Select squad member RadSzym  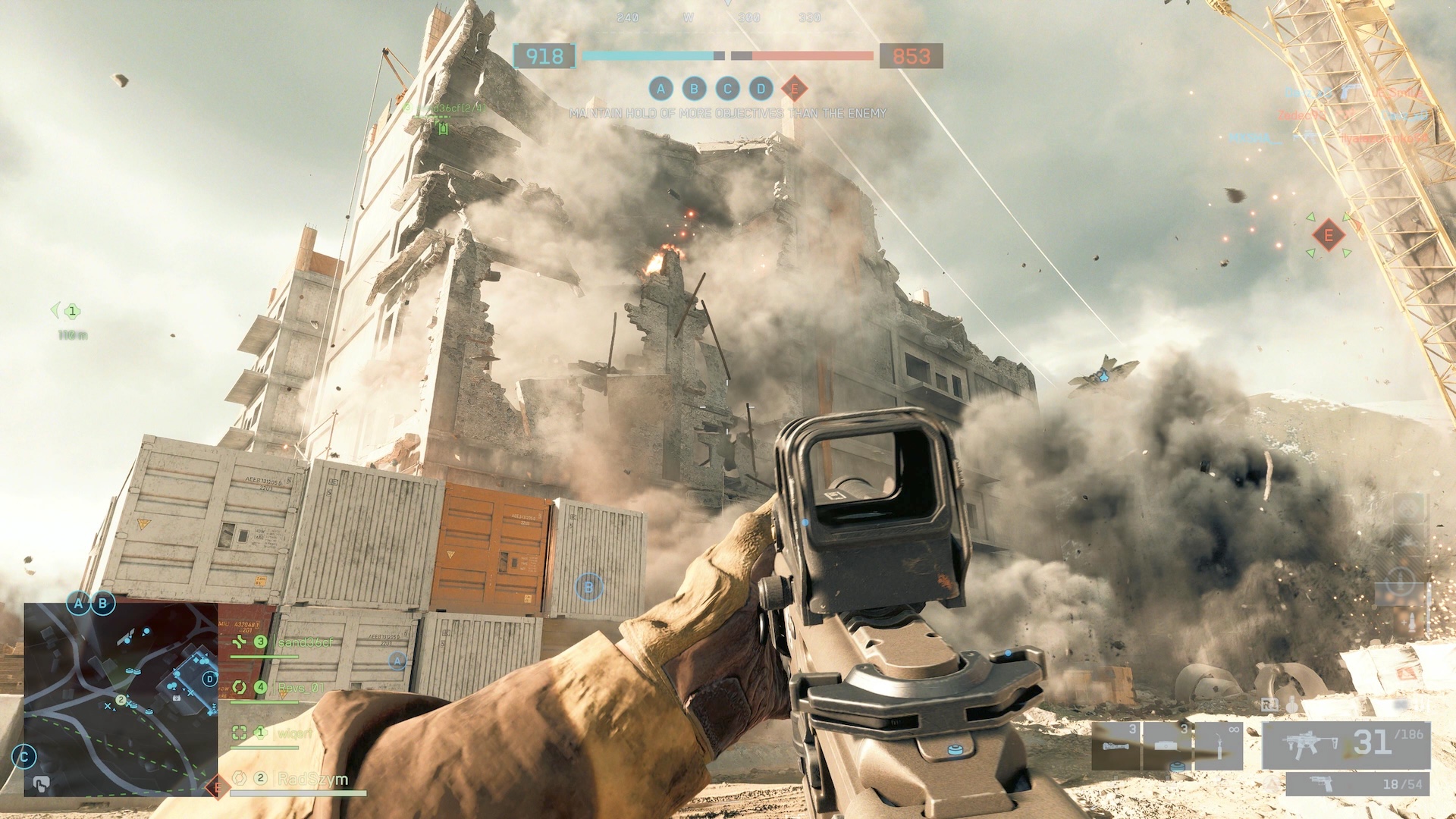click(312, 779)
